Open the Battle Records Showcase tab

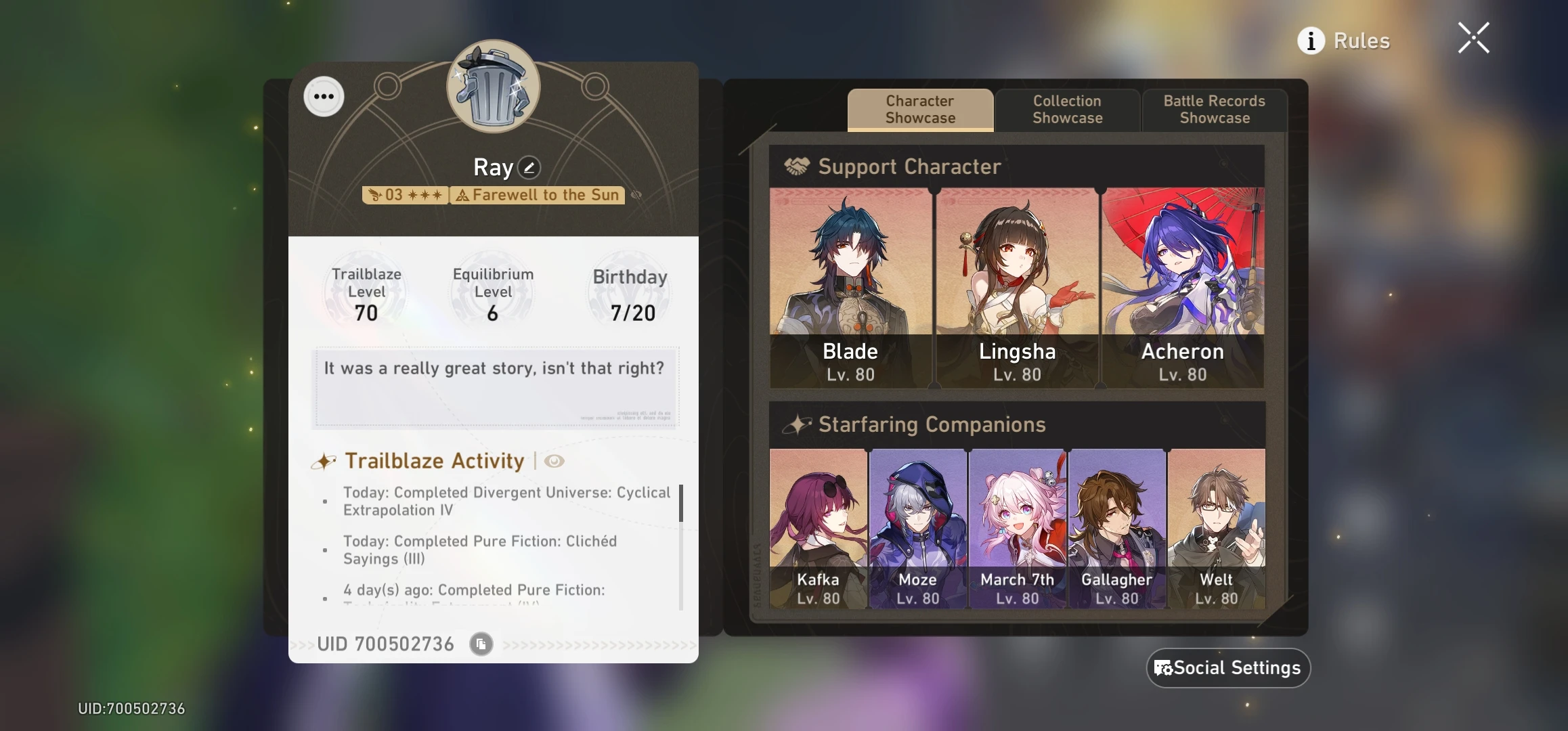pyautogui.click(x=1214, y=110)
